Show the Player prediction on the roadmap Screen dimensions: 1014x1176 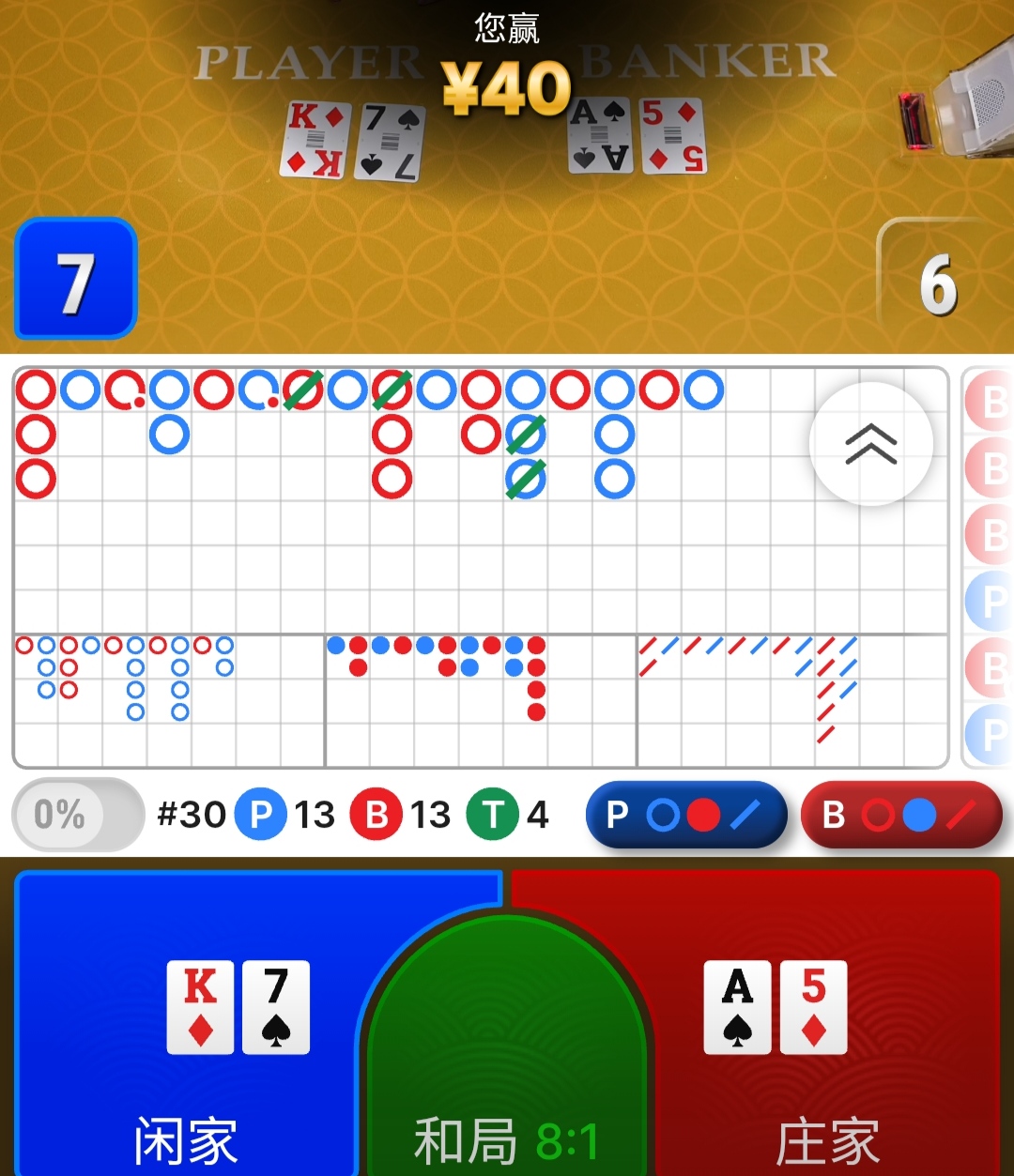(685, 815)
